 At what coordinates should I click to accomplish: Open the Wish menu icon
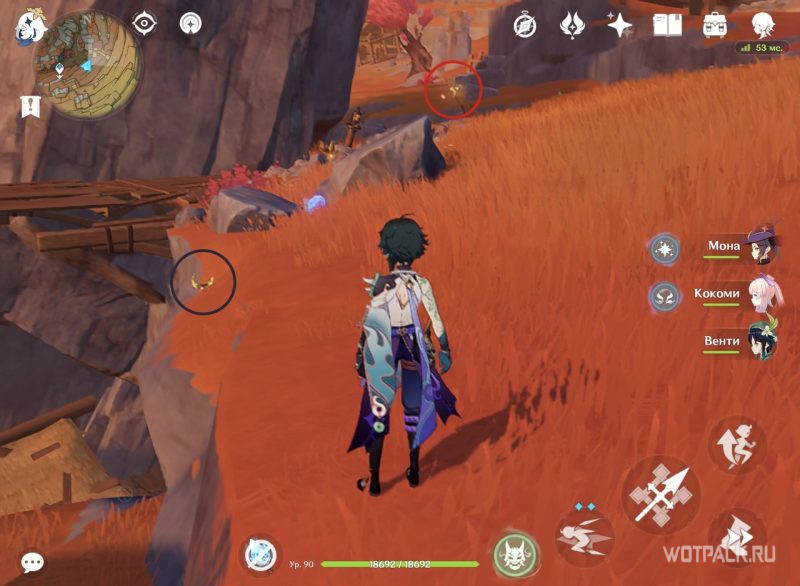(x=572, y=25)
